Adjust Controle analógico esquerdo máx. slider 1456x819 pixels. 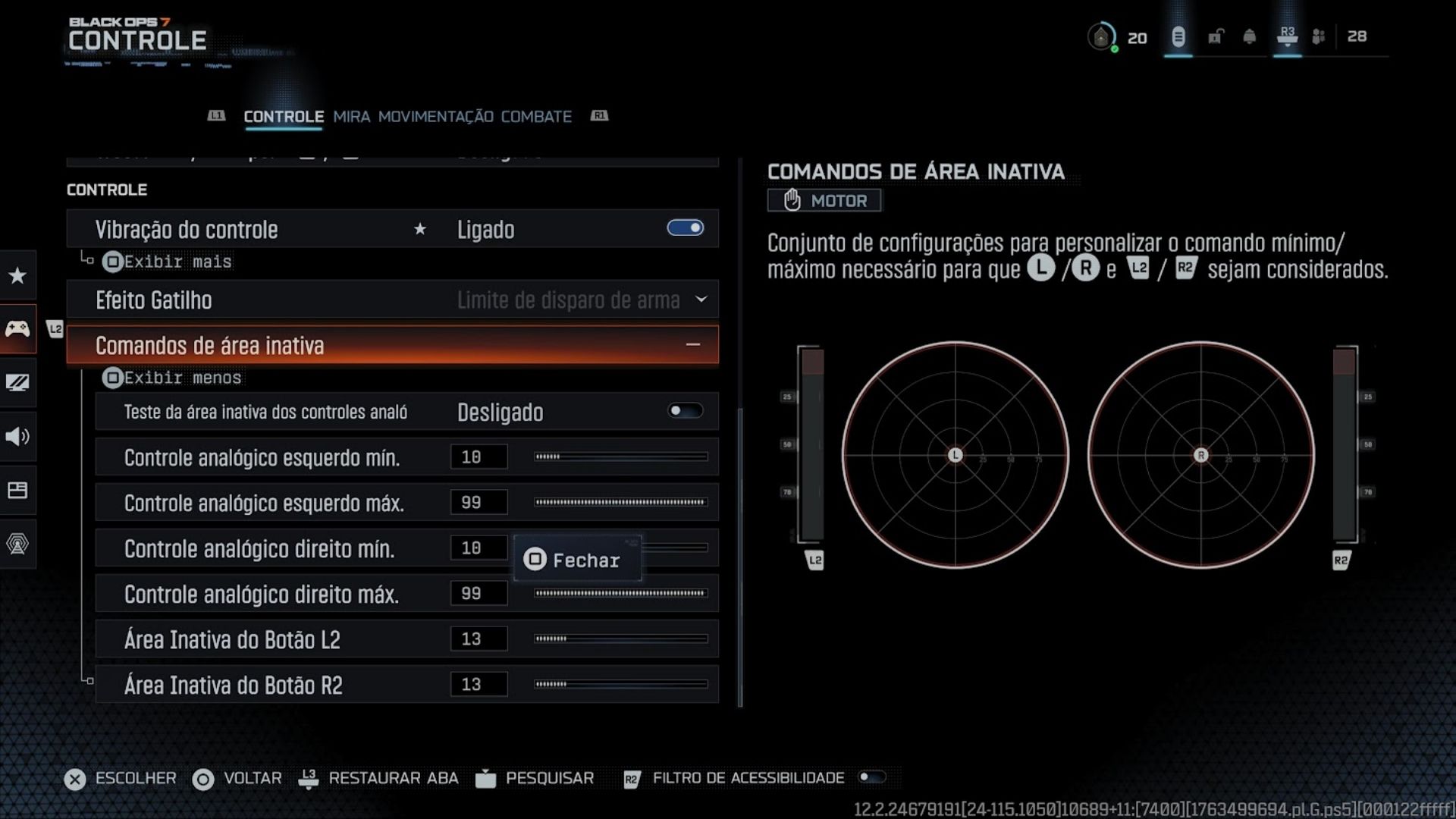[x=620, y=502]
